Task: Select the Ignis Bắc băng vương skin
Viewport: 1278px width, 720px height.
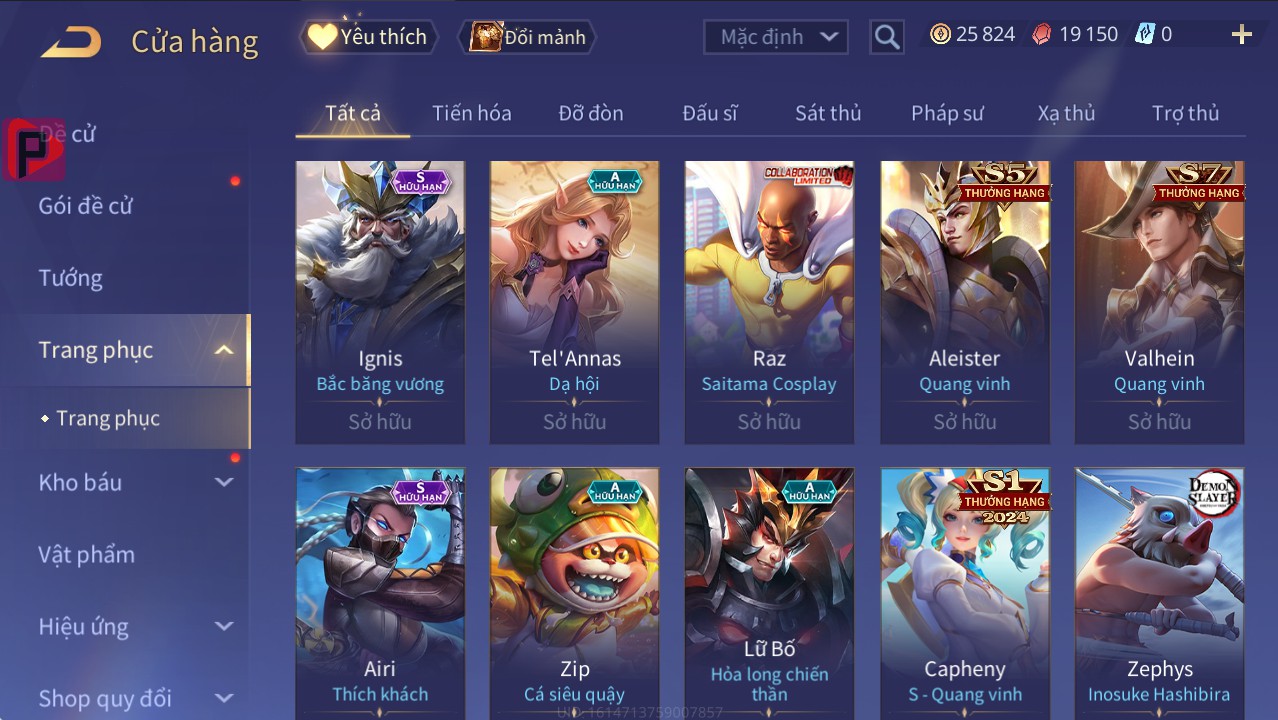Action: pos(380,300)
